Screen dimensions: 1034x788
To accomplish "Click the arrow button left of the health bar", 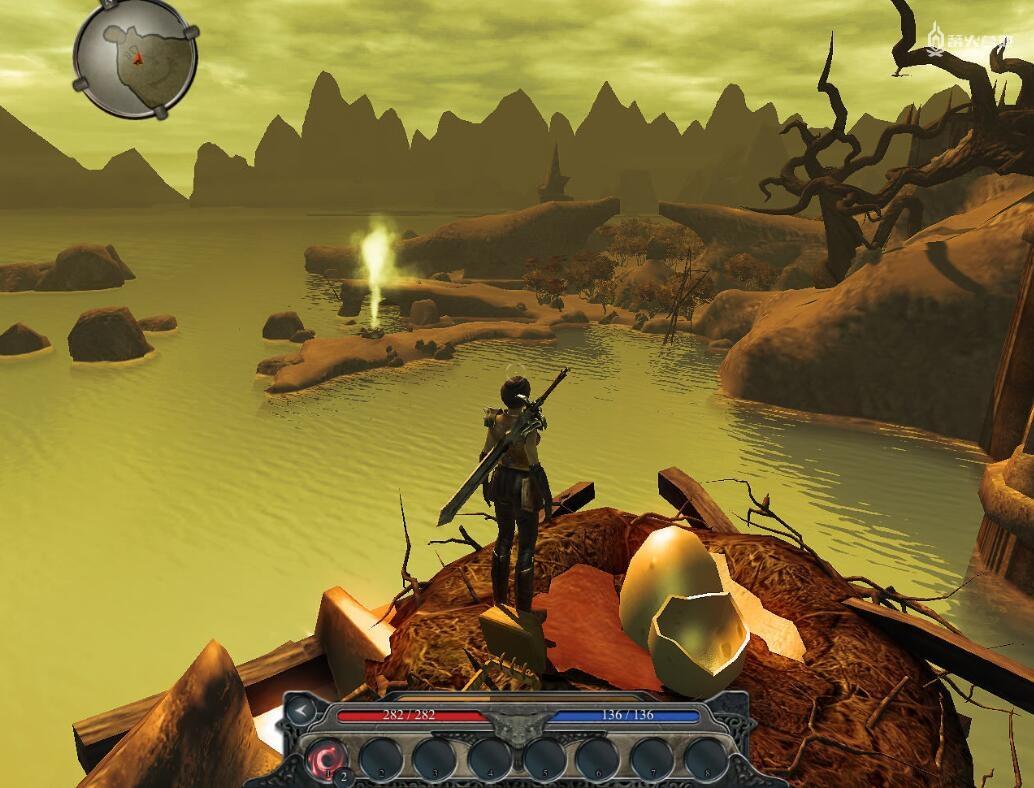I will (300, 712).
